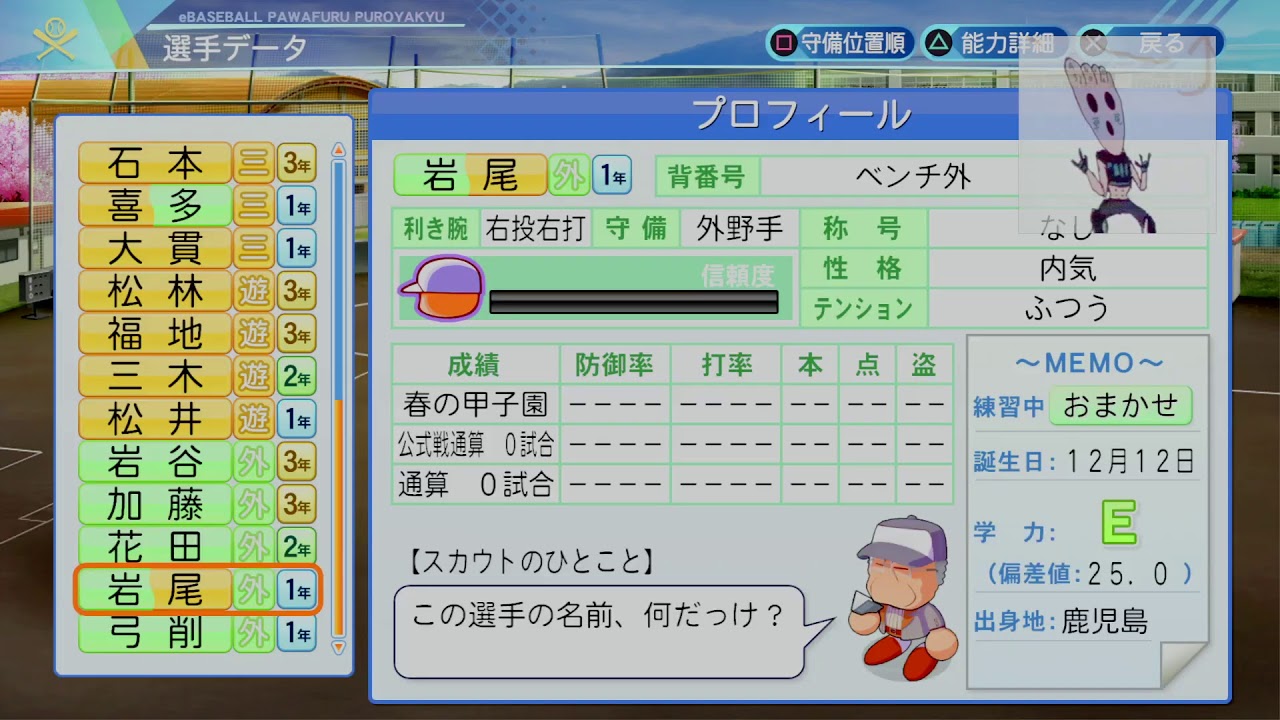Click the おまかせ practice setting
1280x720 pixels.
tap(1120, 406)
